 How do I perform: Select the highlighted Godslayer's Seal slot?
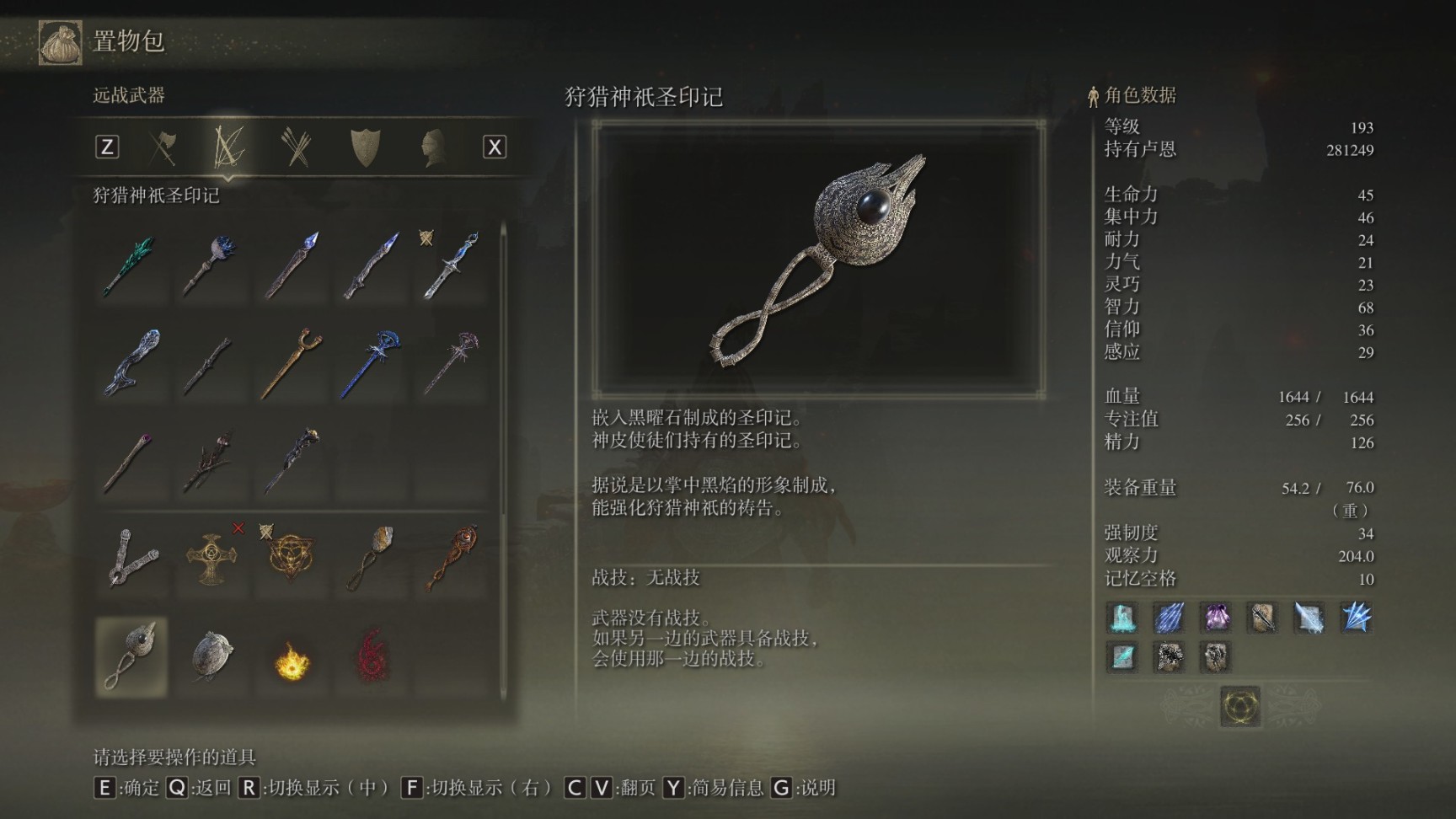(131, 657)
